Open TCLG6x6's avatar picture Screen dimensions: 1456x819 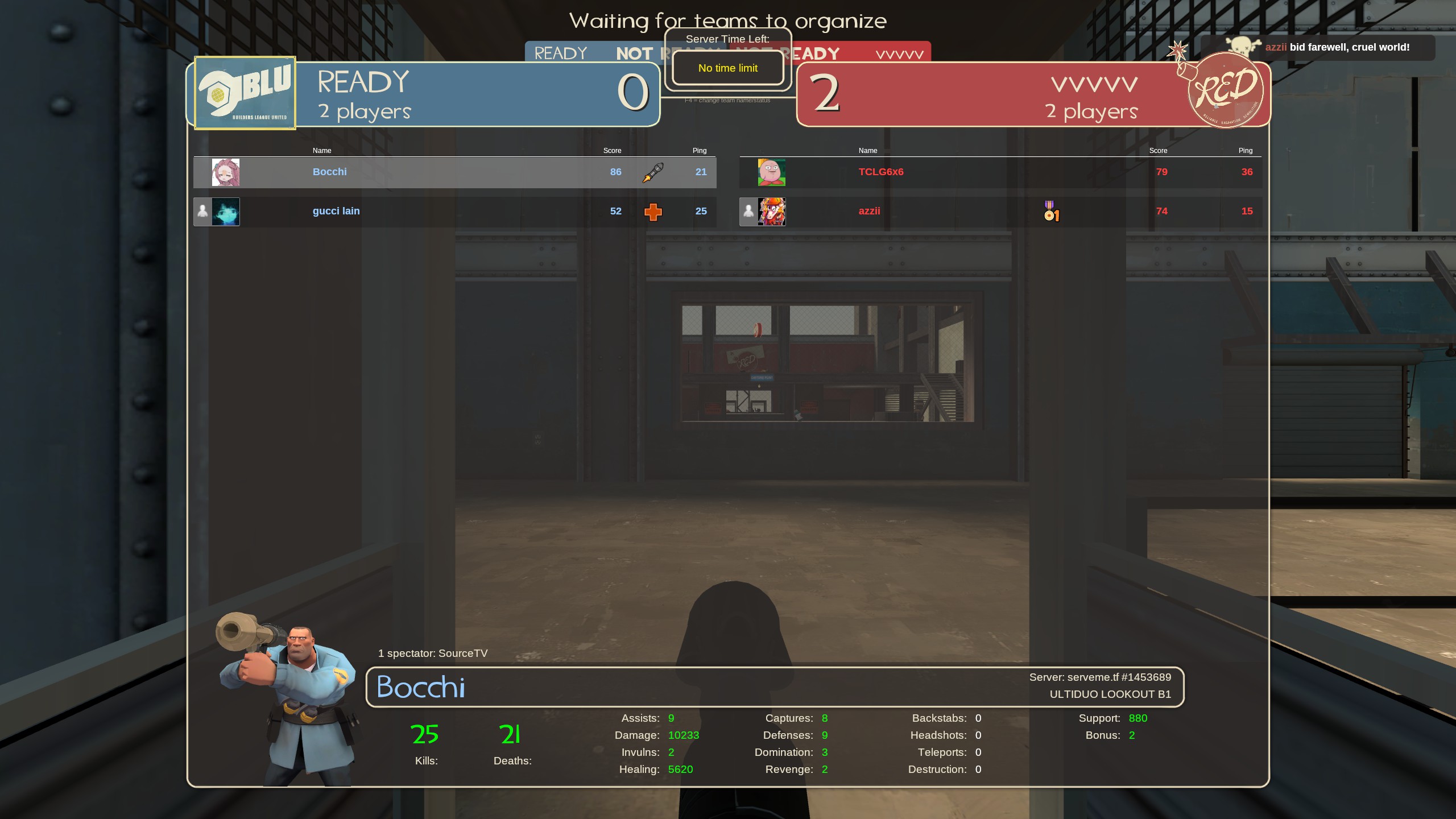click(771, 172)
